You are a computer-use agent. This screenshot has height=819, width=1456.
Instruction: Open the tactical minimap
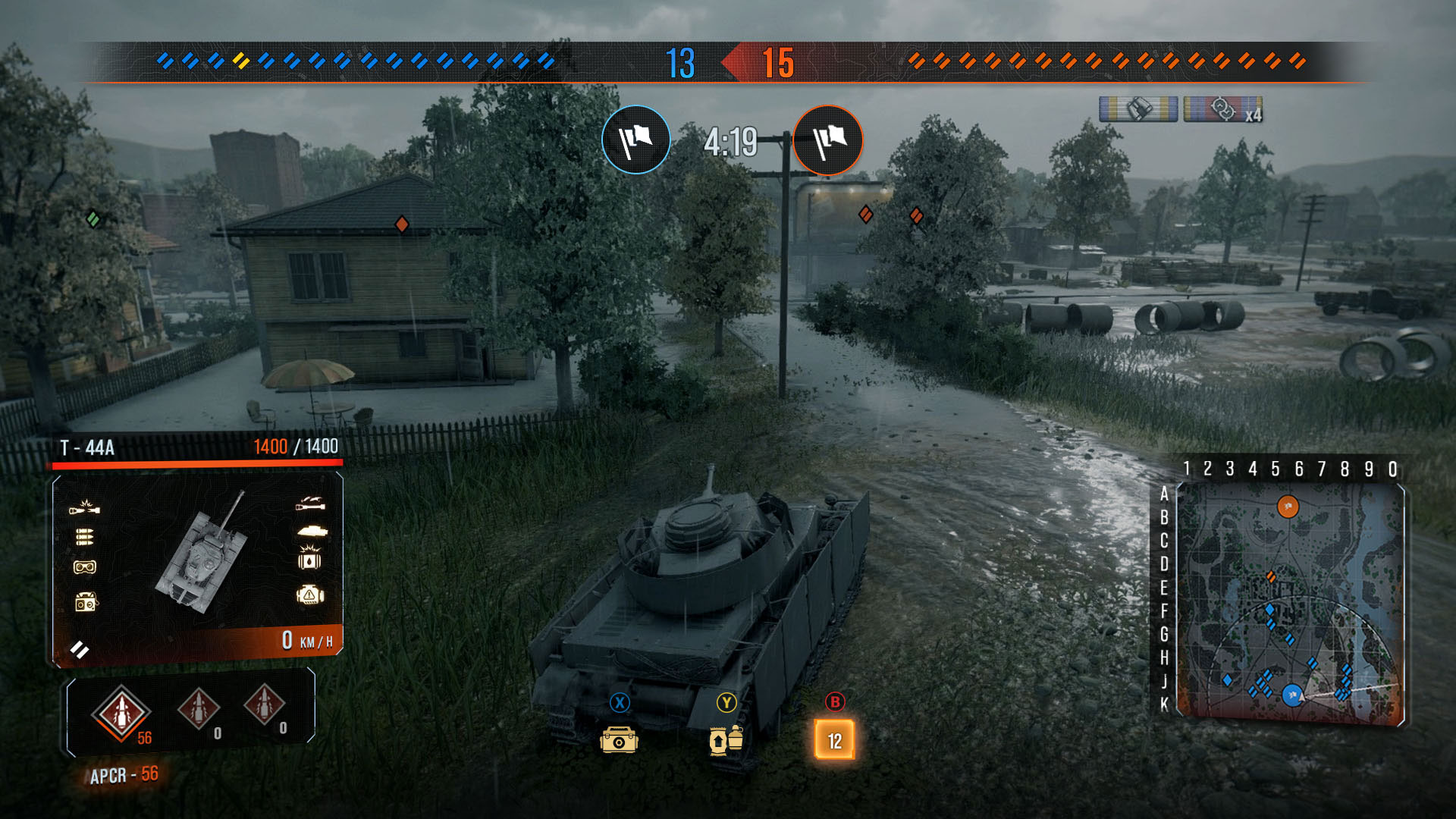tap(1290, 601)
